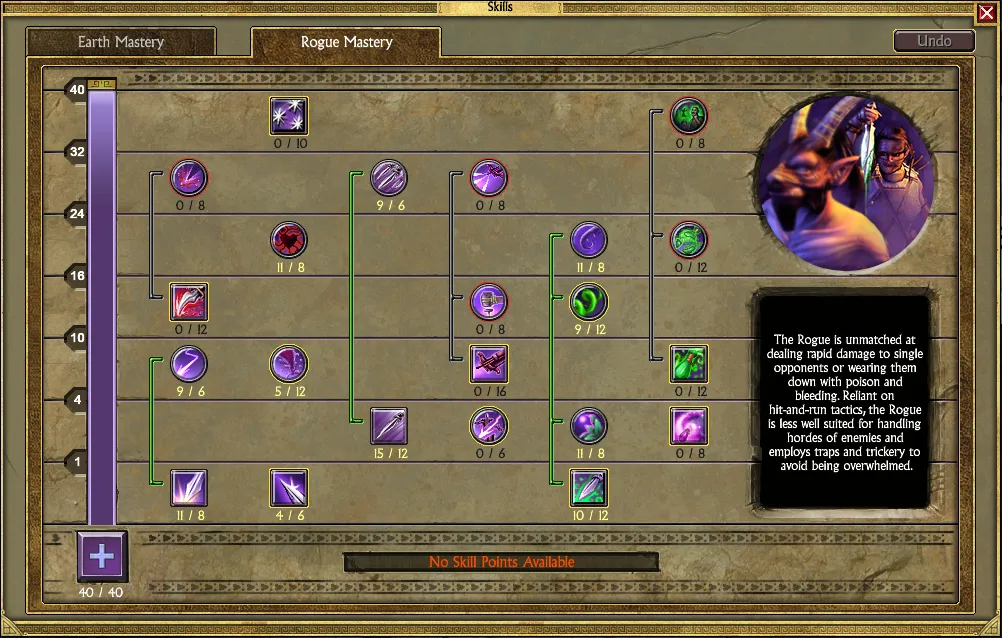Select the skill showing 0 / 6 points

click(x=489, y=426)
